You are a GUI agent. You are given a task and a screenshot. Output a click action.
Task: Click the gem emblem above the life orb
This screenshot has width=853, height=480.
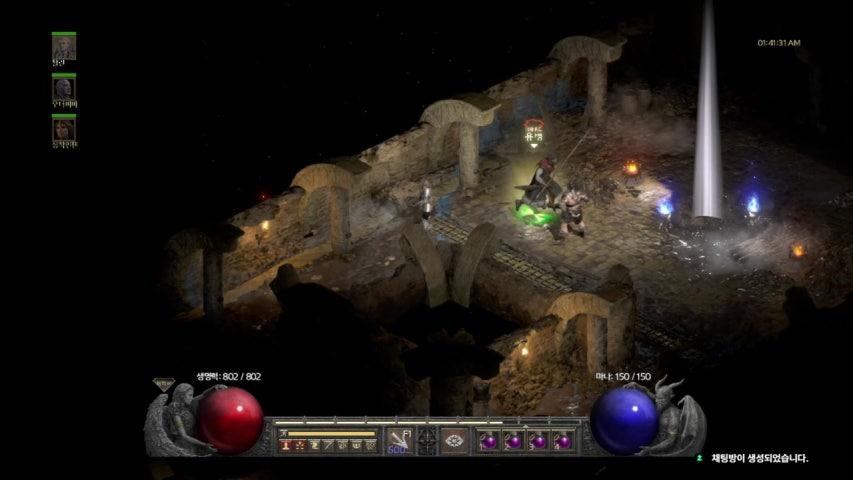(x=163, y=383)
